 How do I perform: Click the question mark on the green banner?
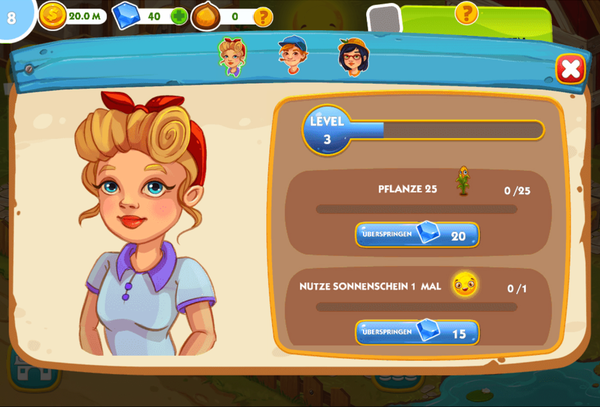[465, 13]
